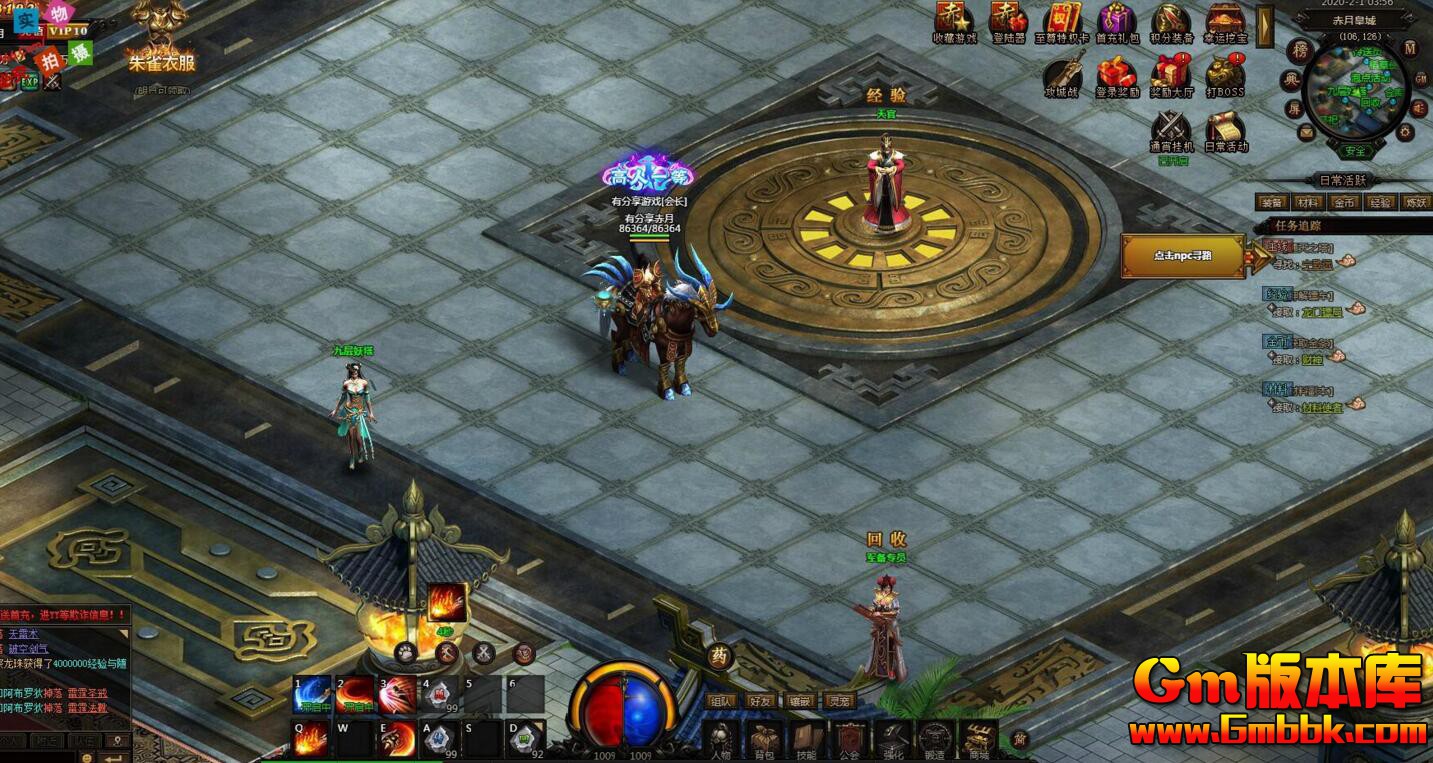This screenshot has width=1433, height=763.
Task: Toggle the 安全 safe mode under the minimap
Action: [x=1358, y=151]
